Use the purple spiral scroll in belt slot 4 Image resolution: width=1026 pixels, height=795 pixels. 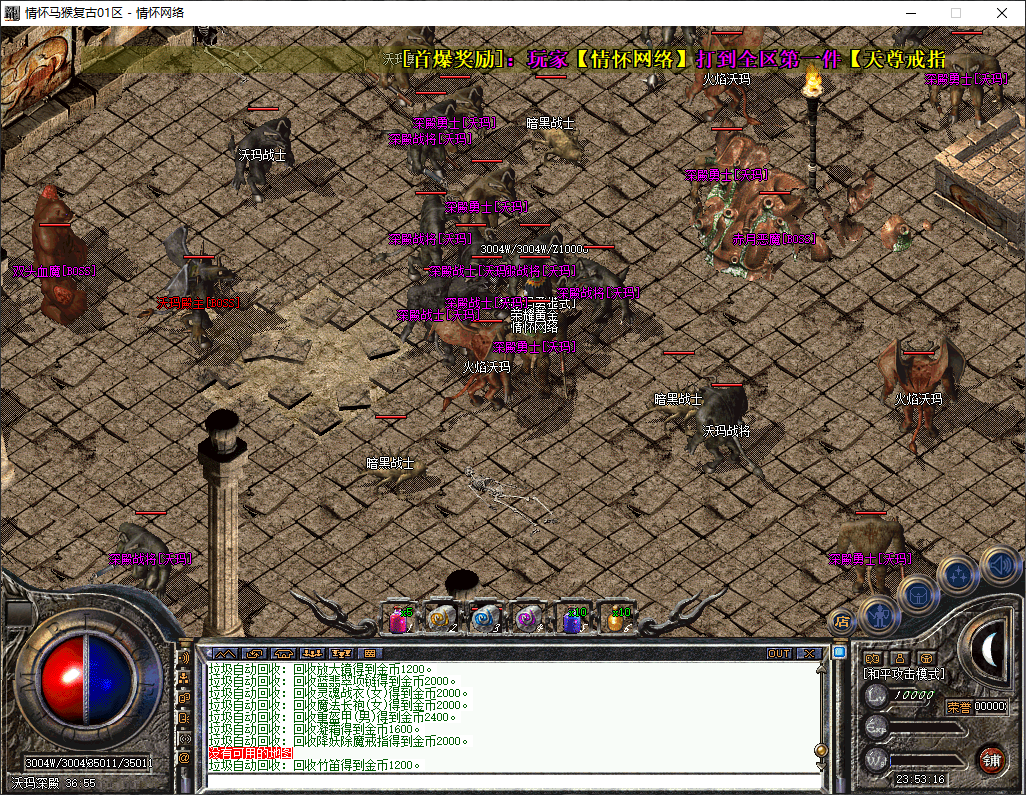tap(527, 620)
